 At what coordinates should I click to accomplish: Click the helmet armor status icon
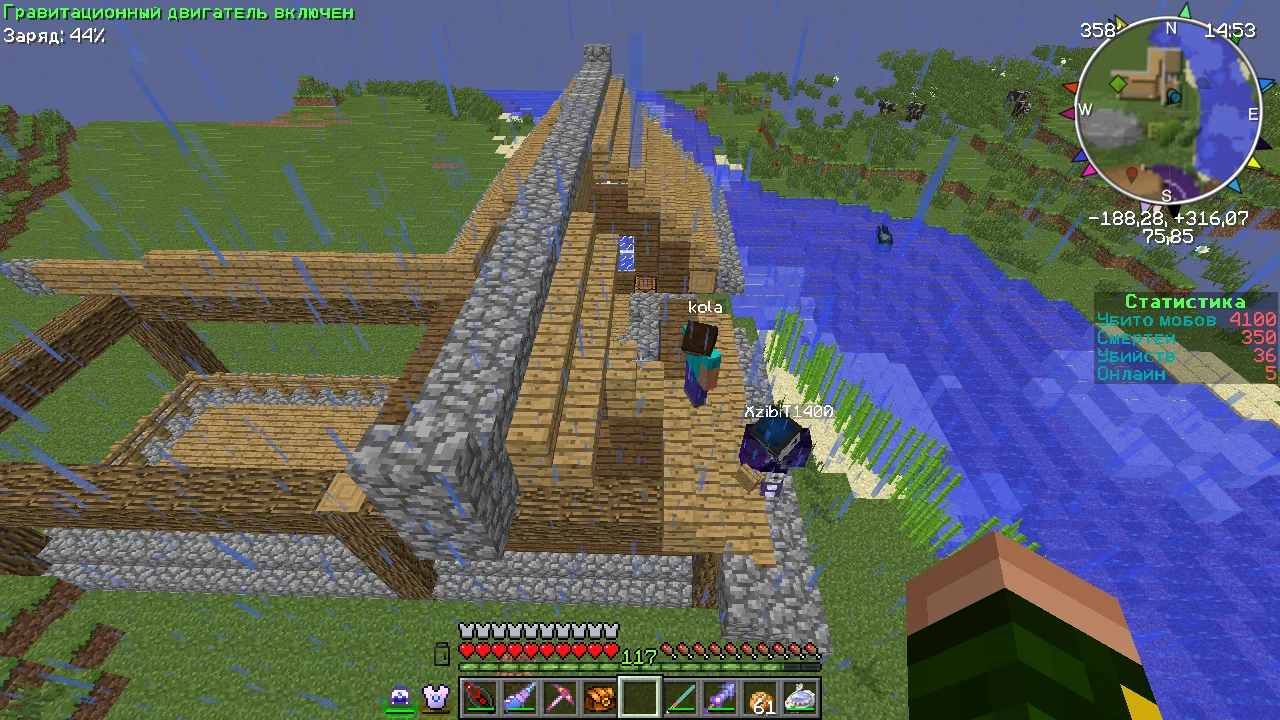tap(400, 697)
